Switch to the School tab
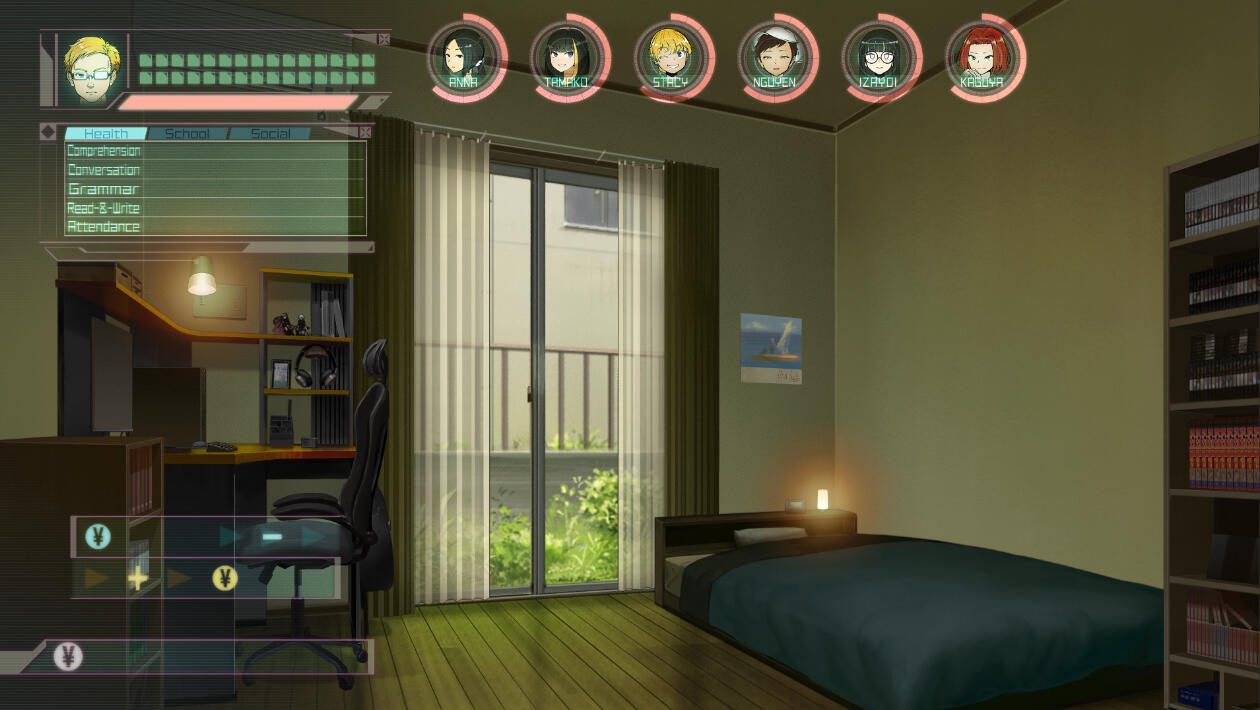The image size is (1260, 710). click(187, 133)
